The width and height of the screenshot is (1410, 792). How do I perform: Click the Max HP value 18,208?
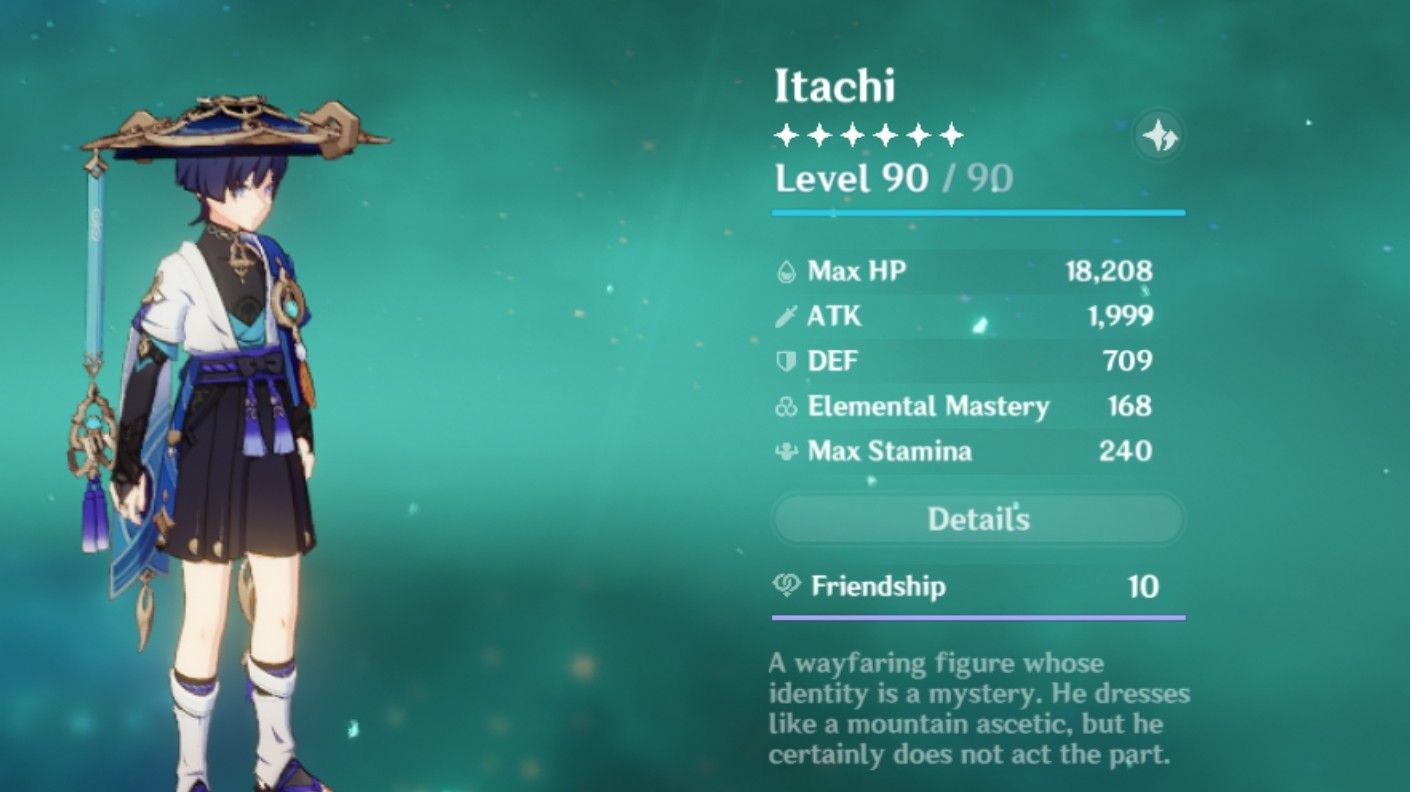(1110, 270)
